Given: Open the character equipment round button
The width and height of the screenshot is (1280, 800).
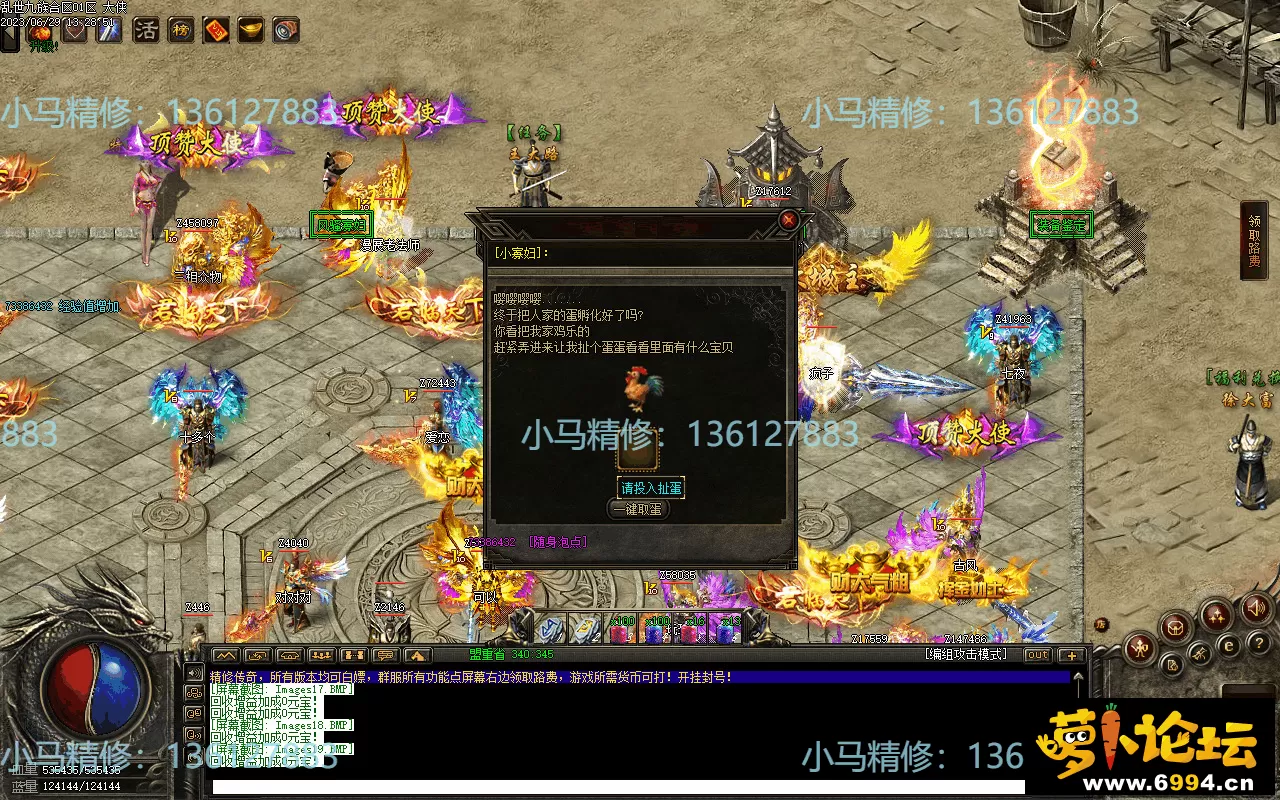Looking at the screenshot, I should tap(1140, 650).
